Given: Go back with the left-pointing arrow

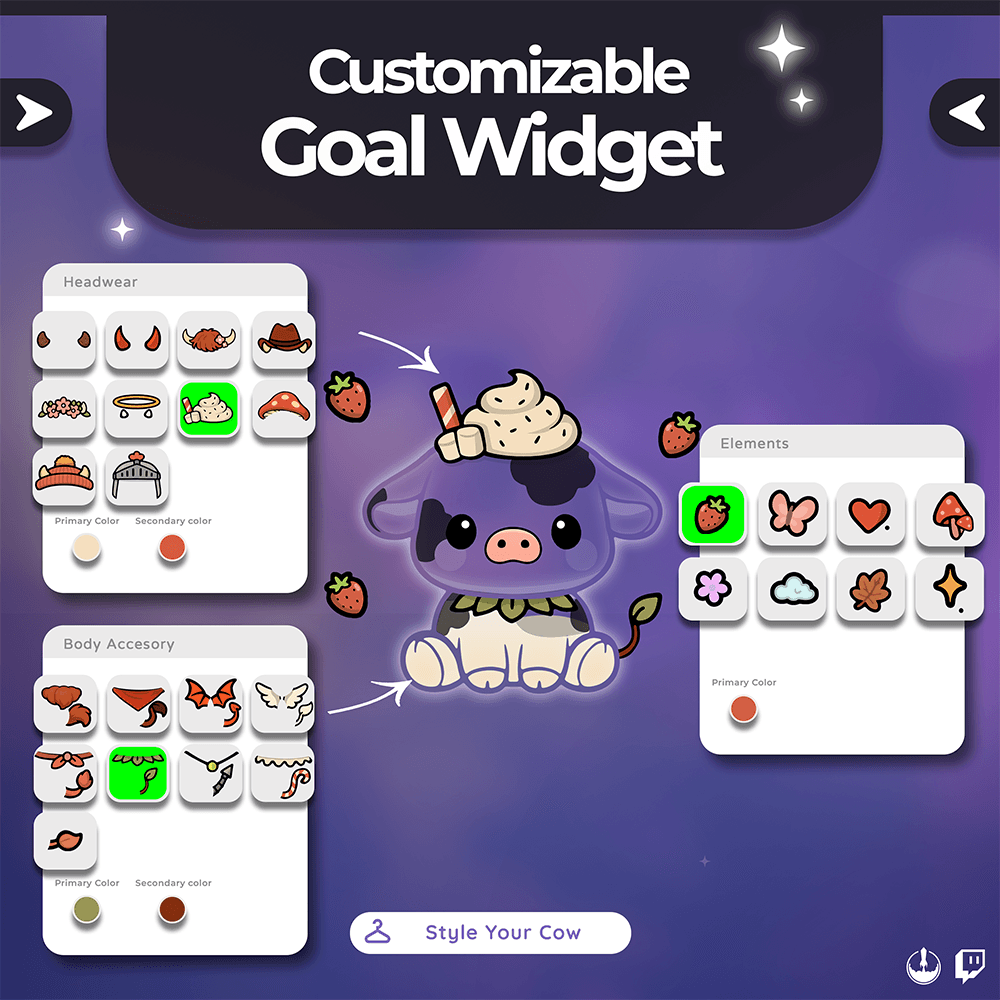Looking at the screenshot, I should click(966, 114).
